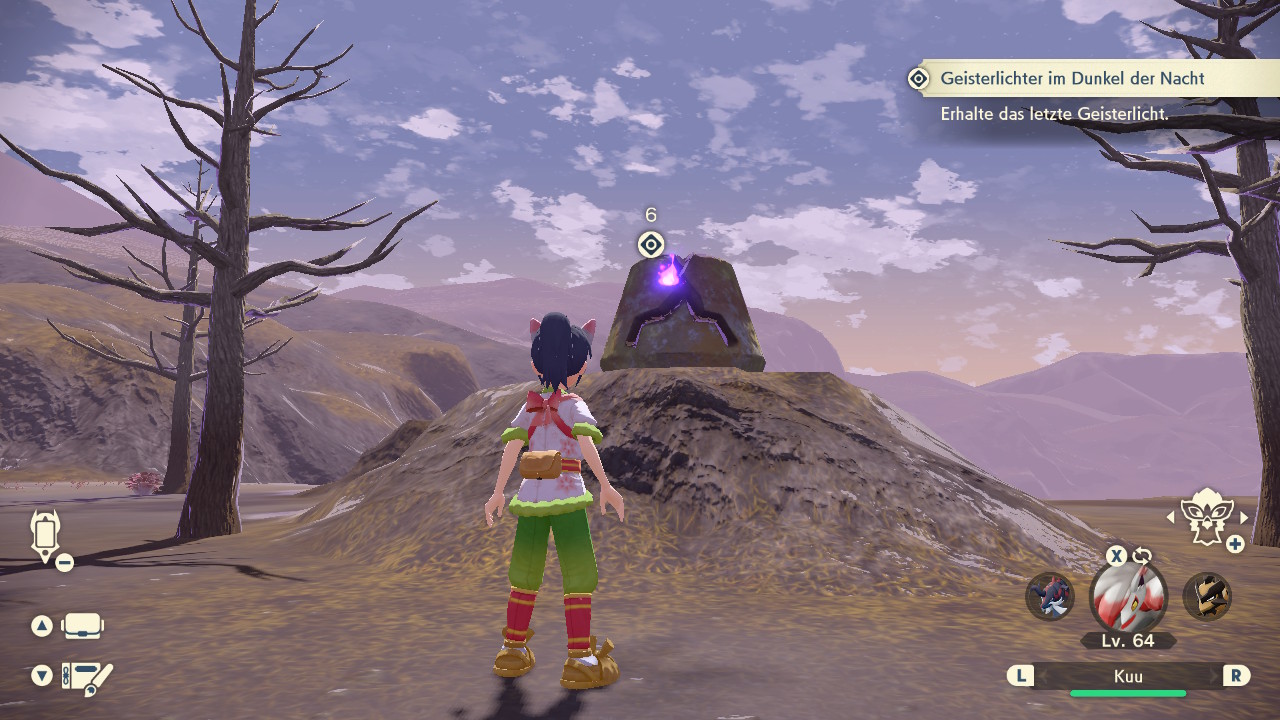Toggle the circular swap arrows icon

coord(1143,556)
